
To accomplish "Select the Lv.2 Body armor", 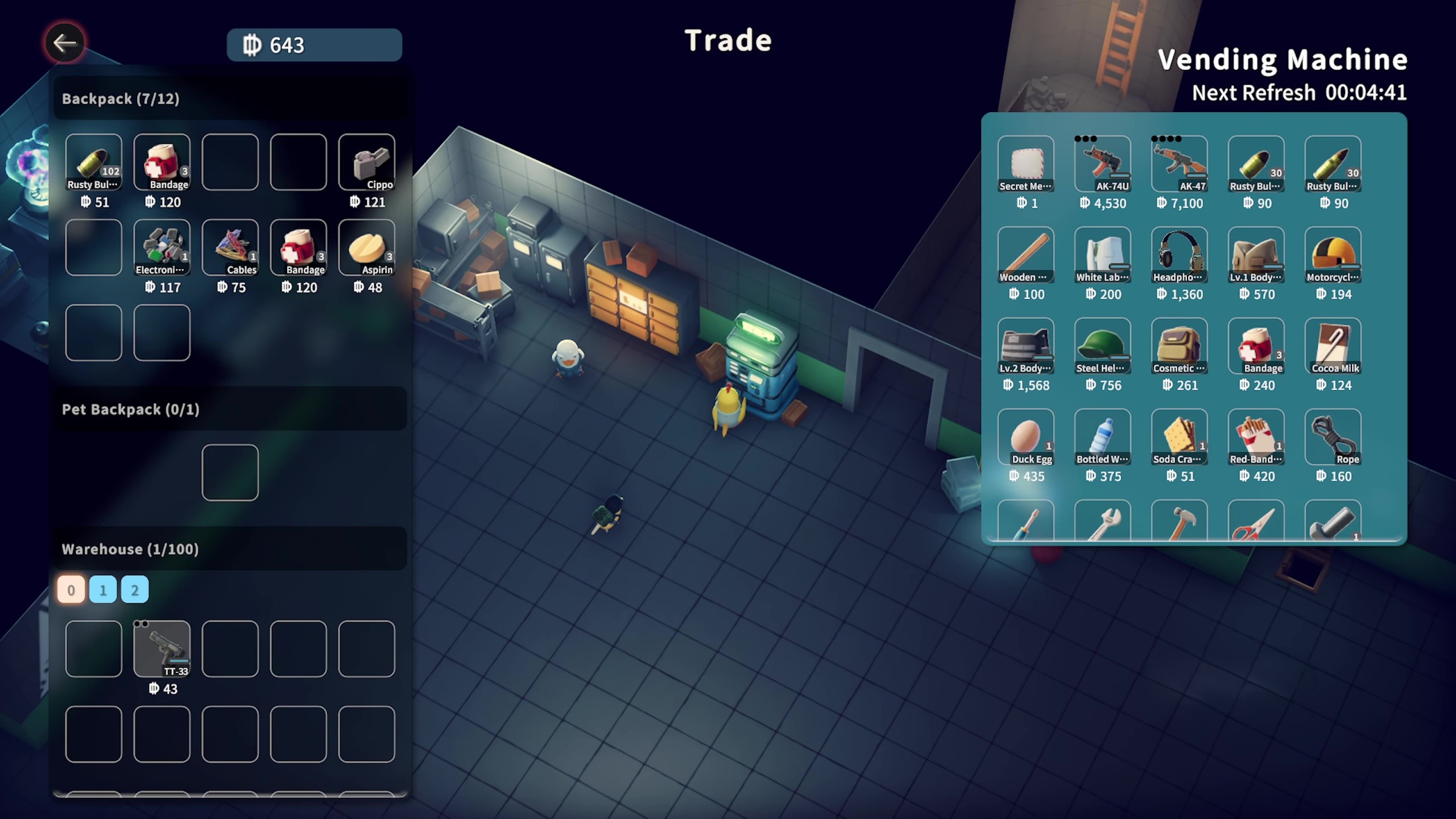I will (1025, 346).
